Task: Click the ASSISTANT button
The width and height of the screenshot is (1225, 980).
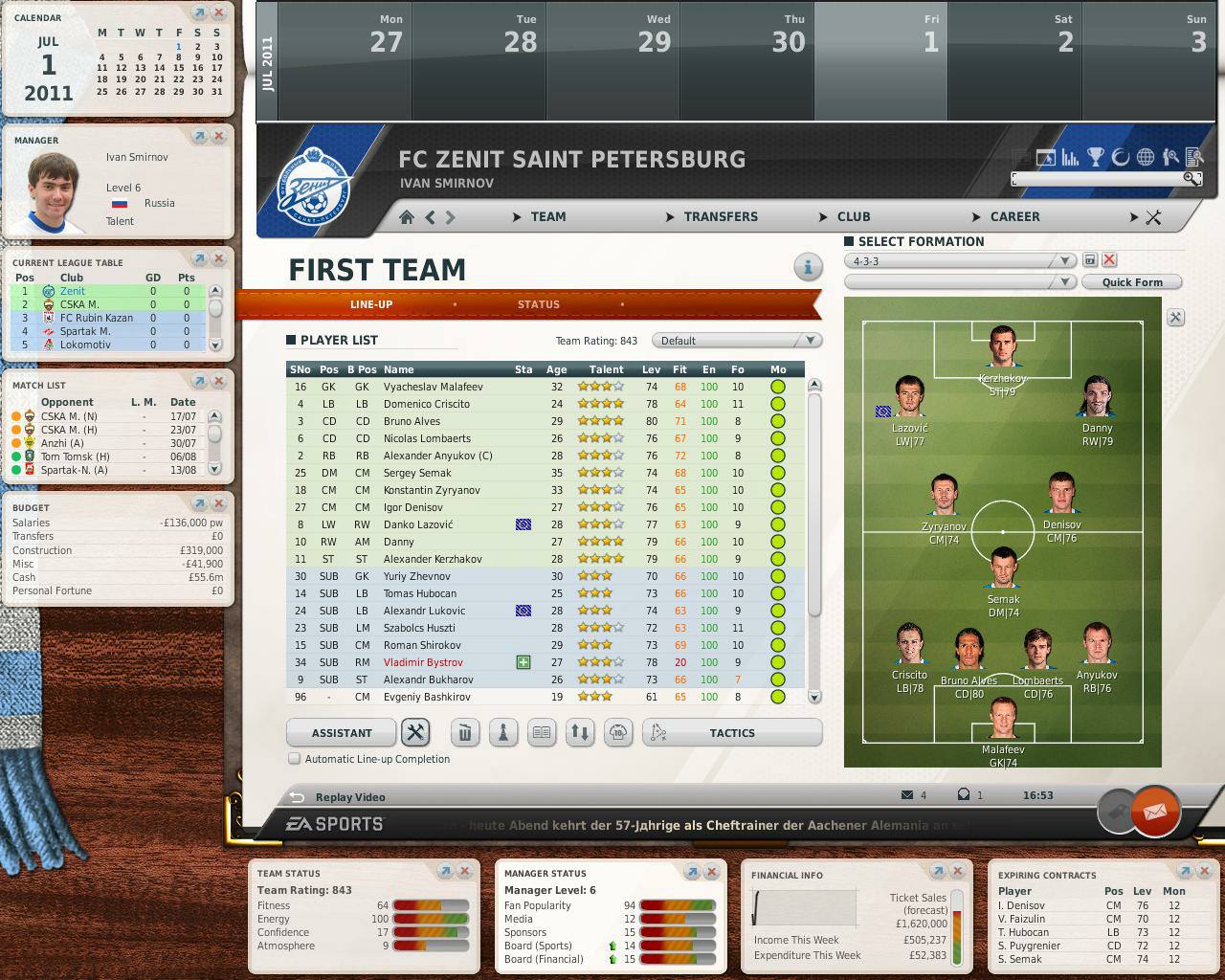Action: pyautogui.click(x=341, y=733)
